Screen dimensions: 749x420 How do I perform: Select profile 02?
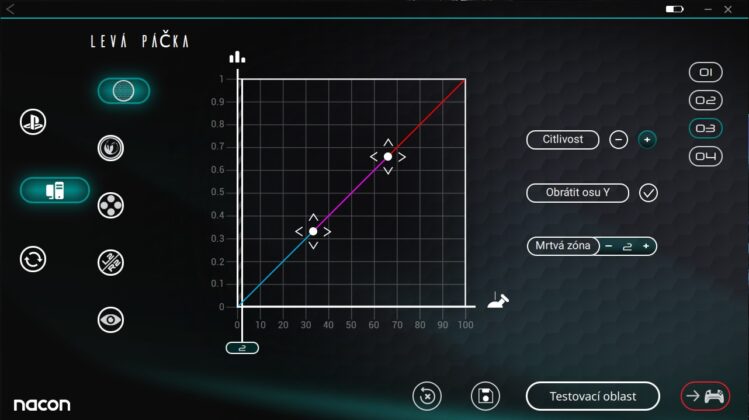706,101
